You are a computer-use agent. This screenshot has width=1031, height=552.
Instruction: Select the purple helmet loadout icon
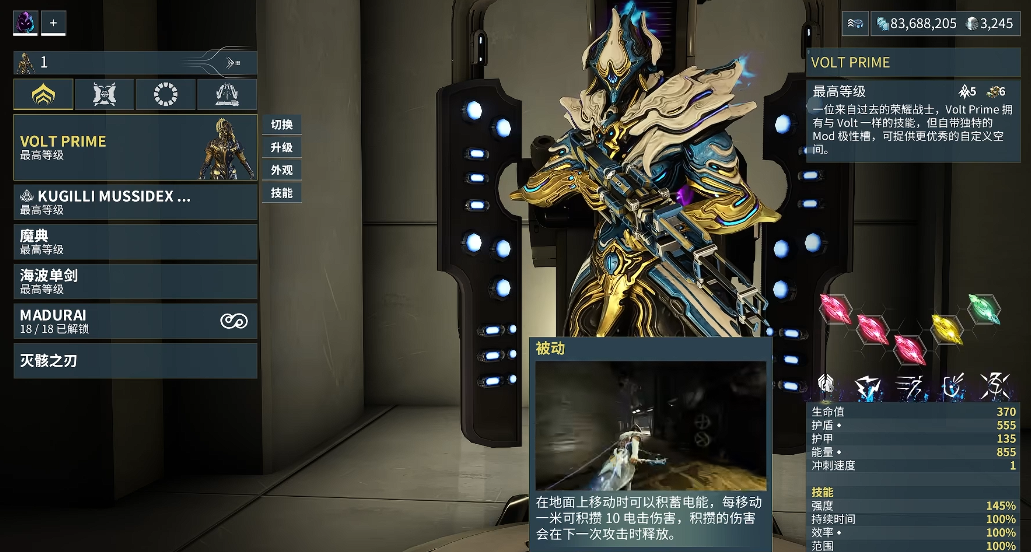coord(25,22)
